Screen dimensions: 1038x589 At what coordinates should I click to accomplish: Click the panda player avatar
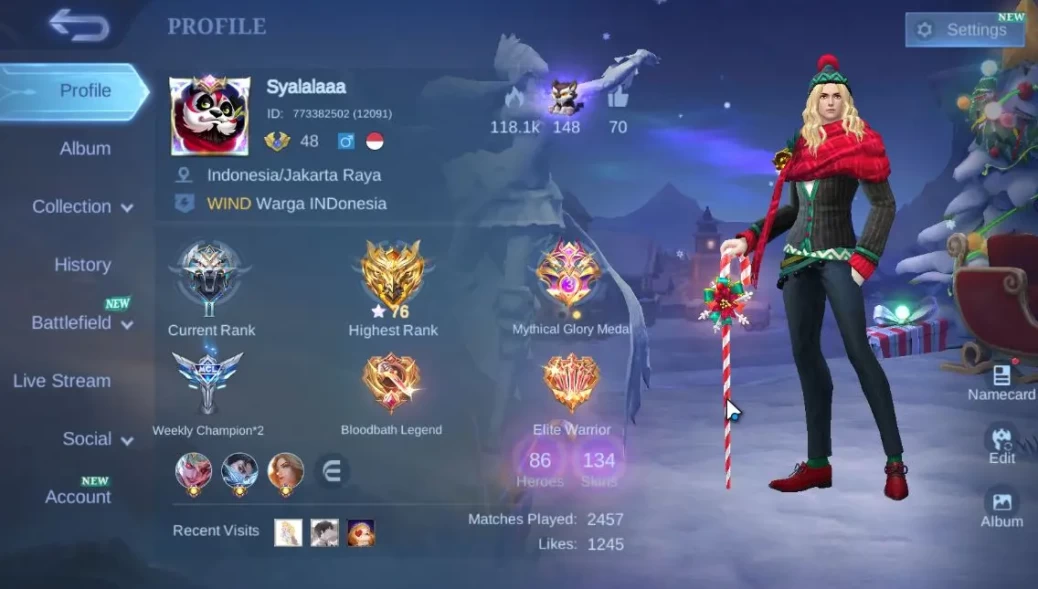[x=209, y=116]
